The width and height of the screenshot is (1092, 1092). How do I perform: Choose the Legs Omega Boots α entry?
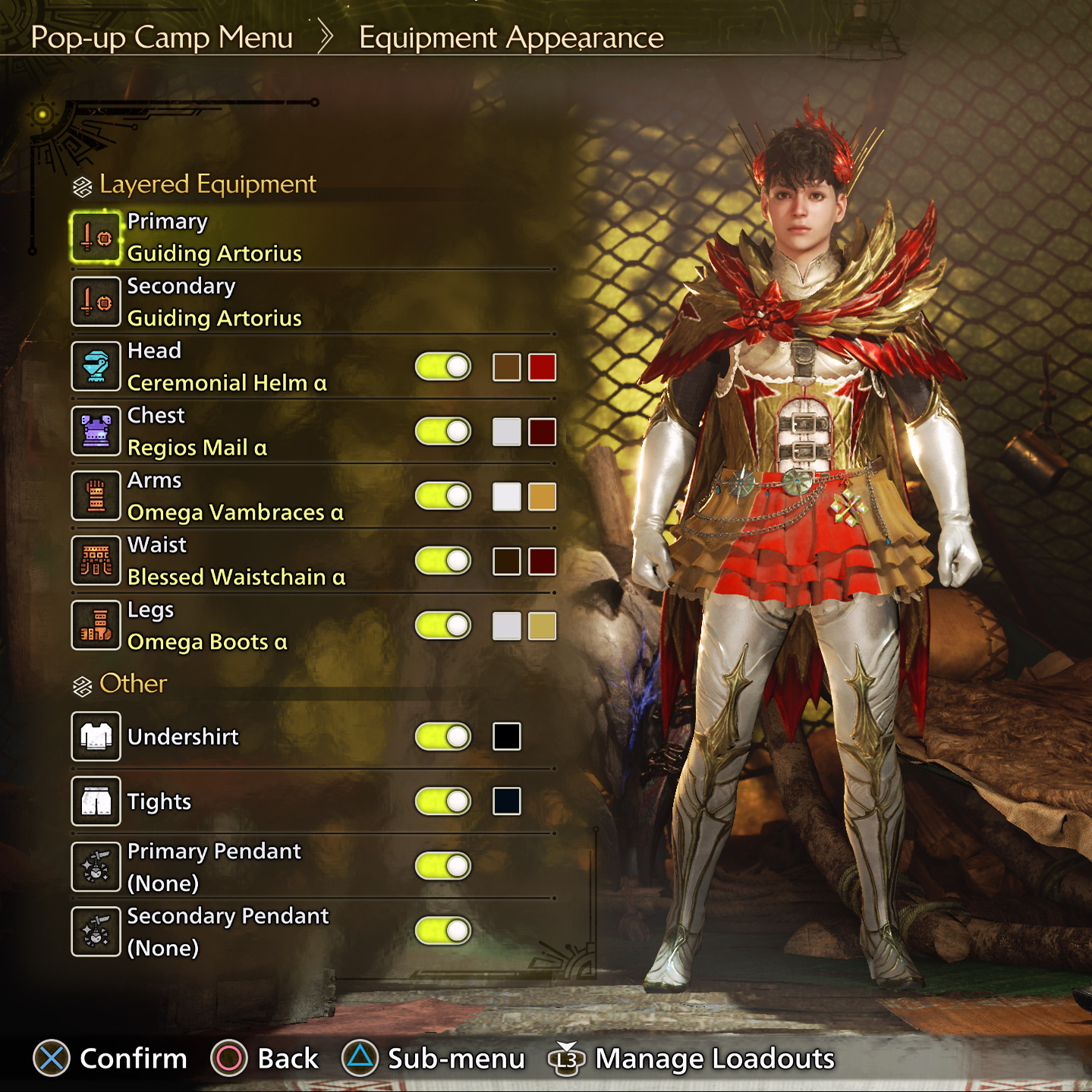[207, 626]
